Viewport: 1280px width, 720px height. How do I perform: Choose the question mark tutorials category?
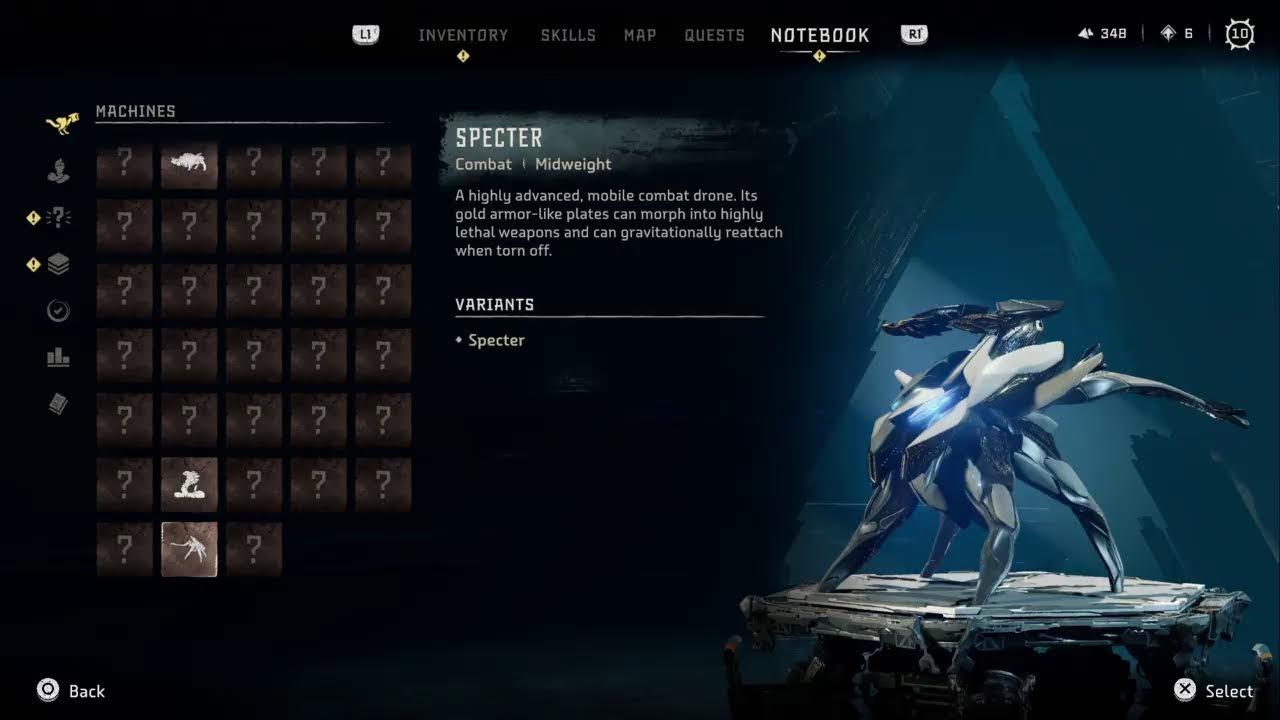click(x=59, y=217)
